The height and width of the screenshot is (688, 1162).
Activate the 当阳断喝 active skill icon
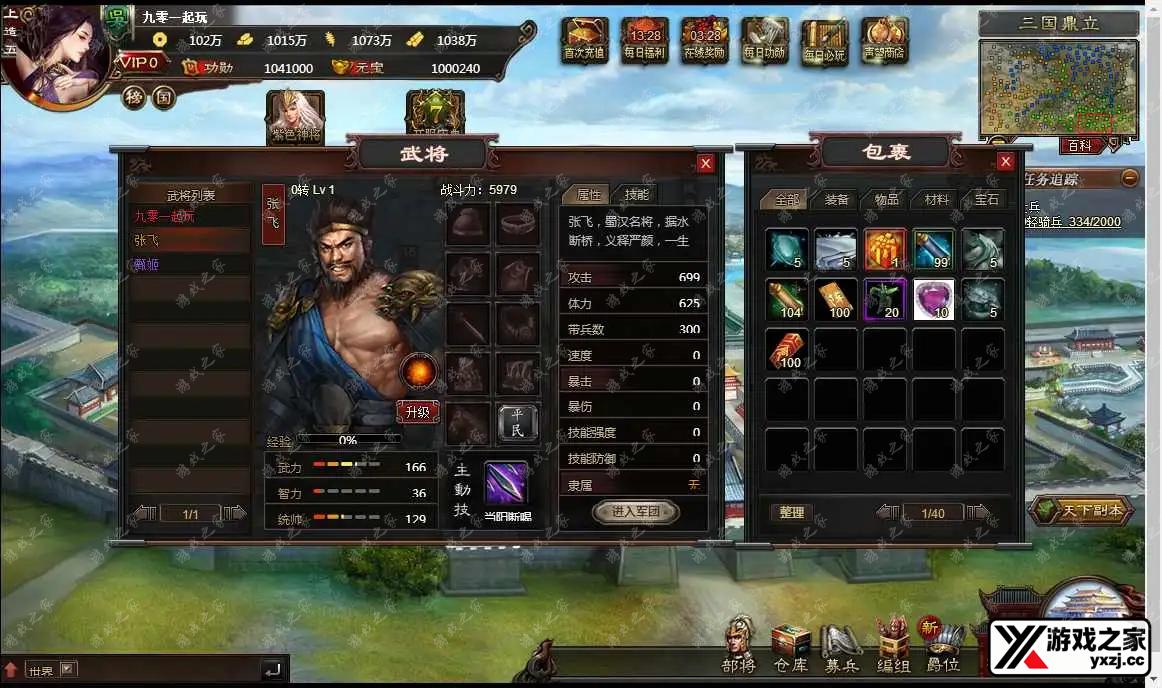point(507,483)
